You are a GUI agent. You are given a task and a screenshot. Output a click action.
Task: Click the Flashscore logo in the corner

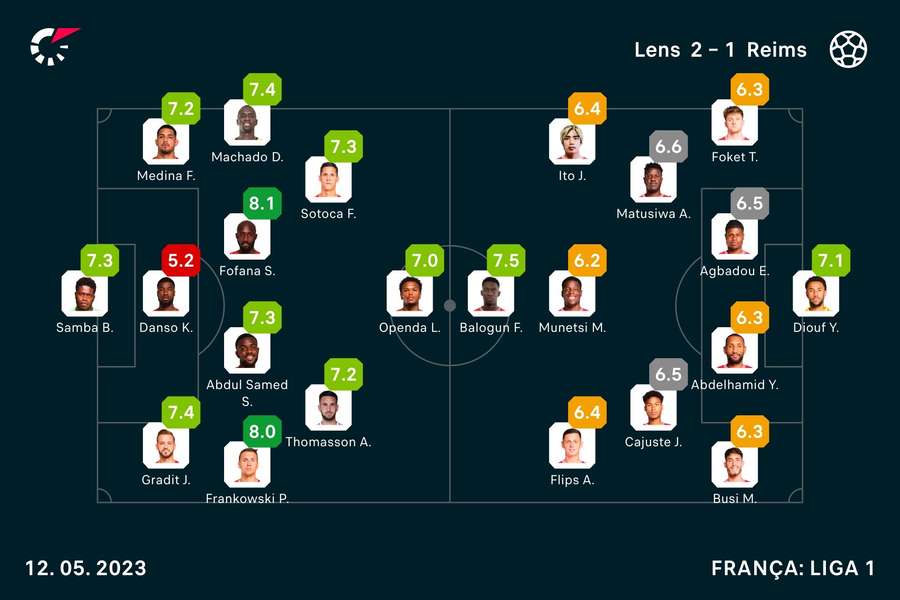[x=53, y=46]
